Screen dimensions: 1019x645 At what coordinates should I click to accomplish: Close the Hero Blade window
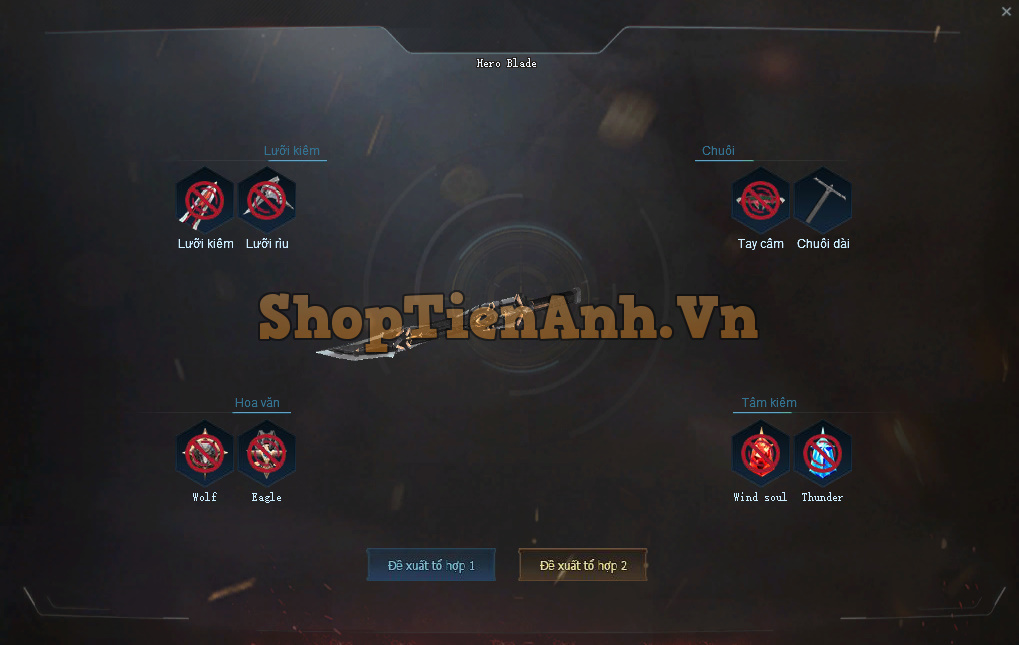click(1006, 12)
